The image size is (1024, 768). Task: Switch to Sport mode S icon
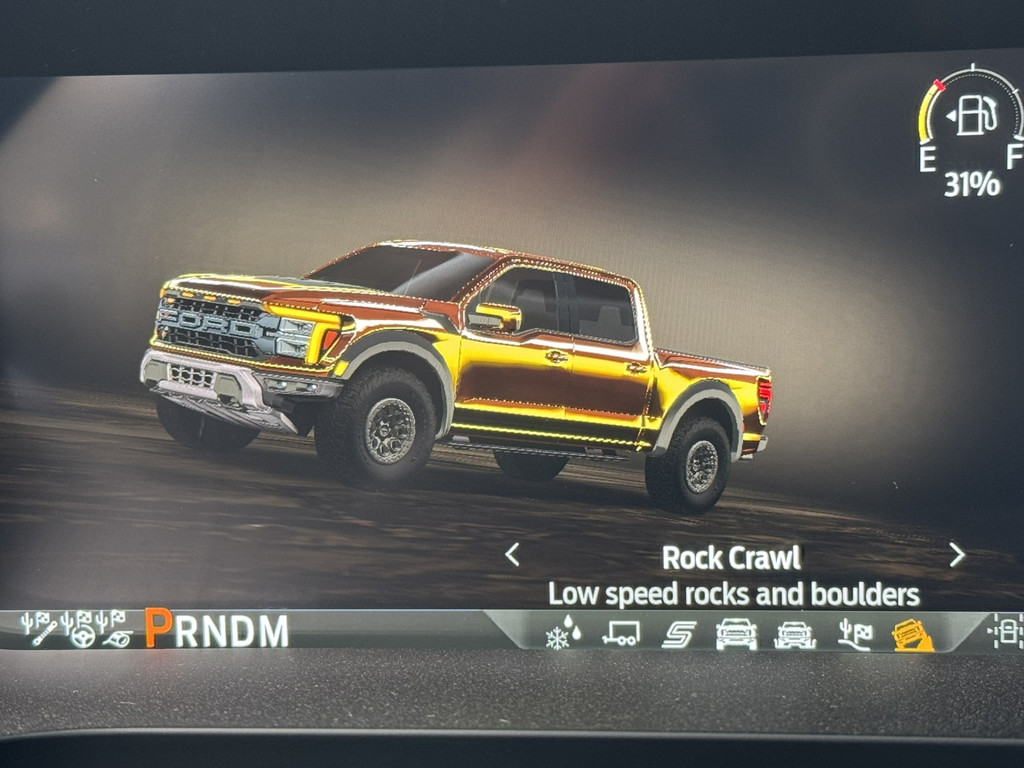click(x=678, y=633)
